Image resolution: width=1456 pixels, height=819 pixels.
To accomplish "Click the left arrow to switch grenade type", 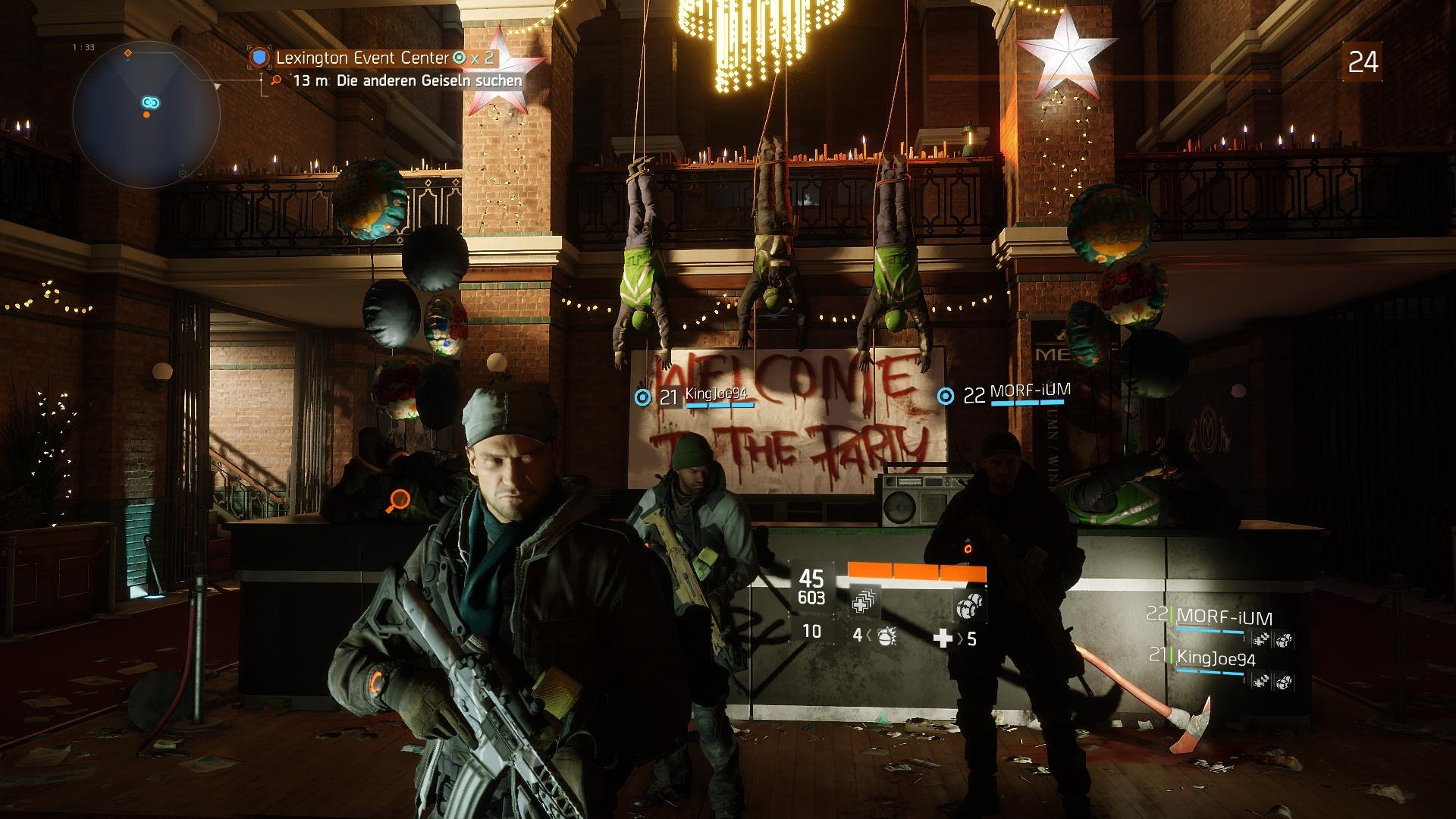I will click(x=868, y=636).
